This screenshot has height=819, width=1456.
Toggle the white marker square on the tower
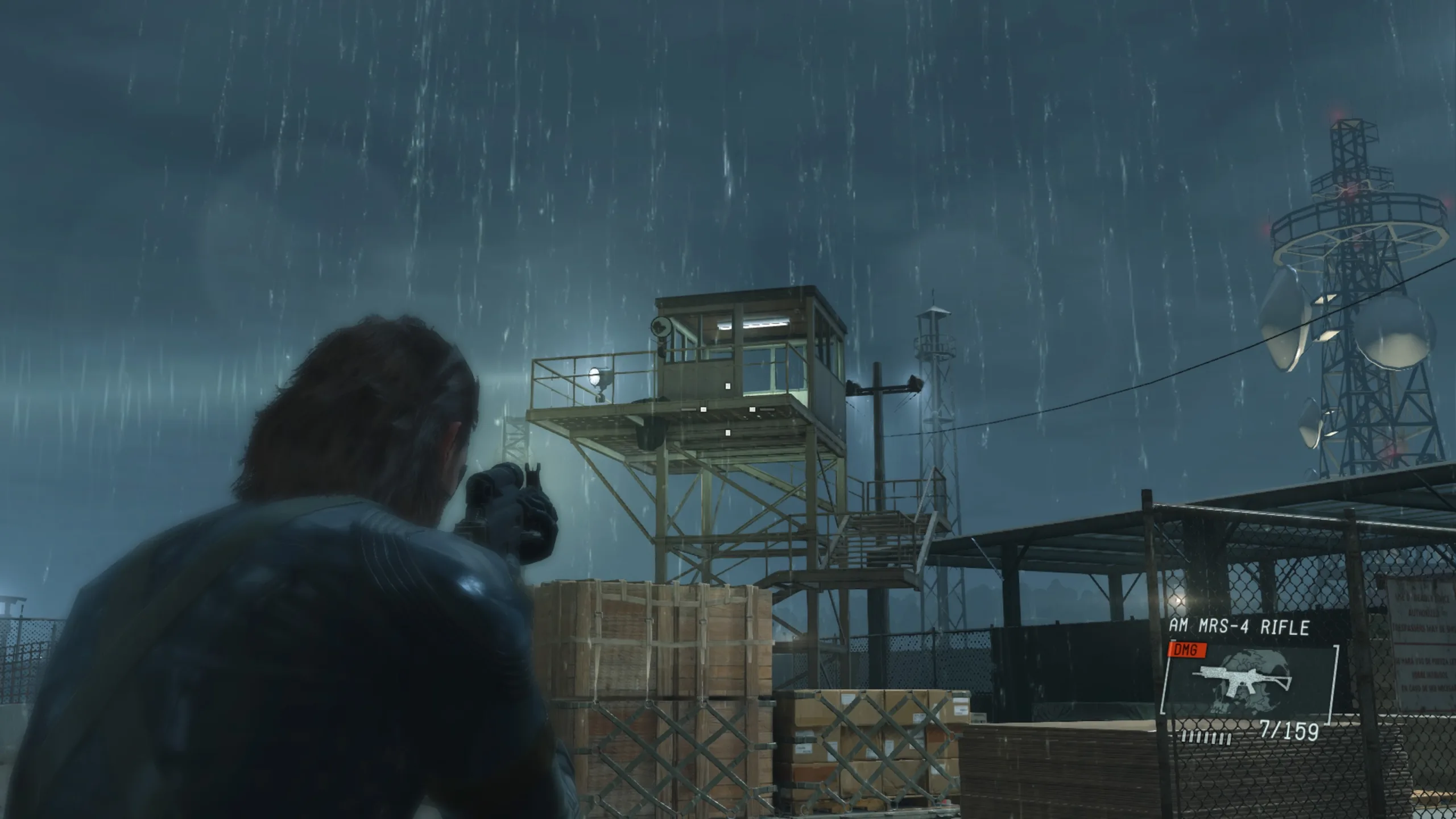728,387
